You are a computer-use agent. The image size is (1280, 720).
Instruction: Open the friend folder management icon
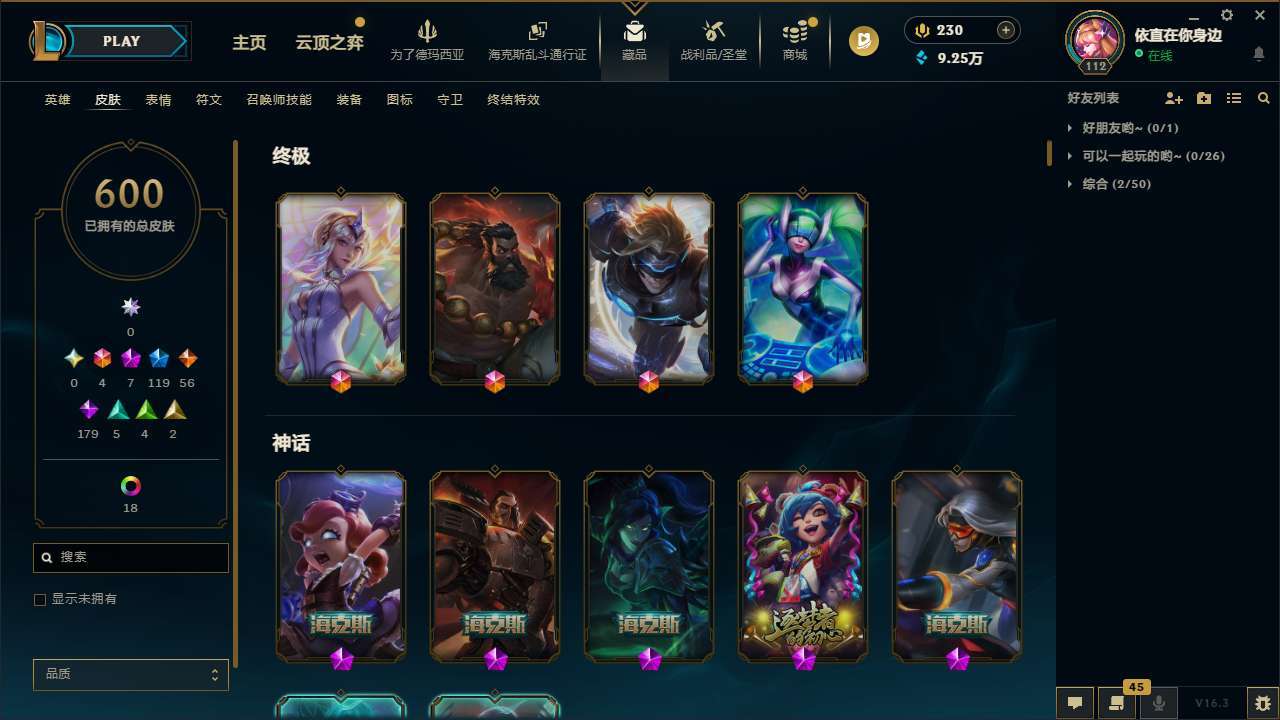point(1204,98)
